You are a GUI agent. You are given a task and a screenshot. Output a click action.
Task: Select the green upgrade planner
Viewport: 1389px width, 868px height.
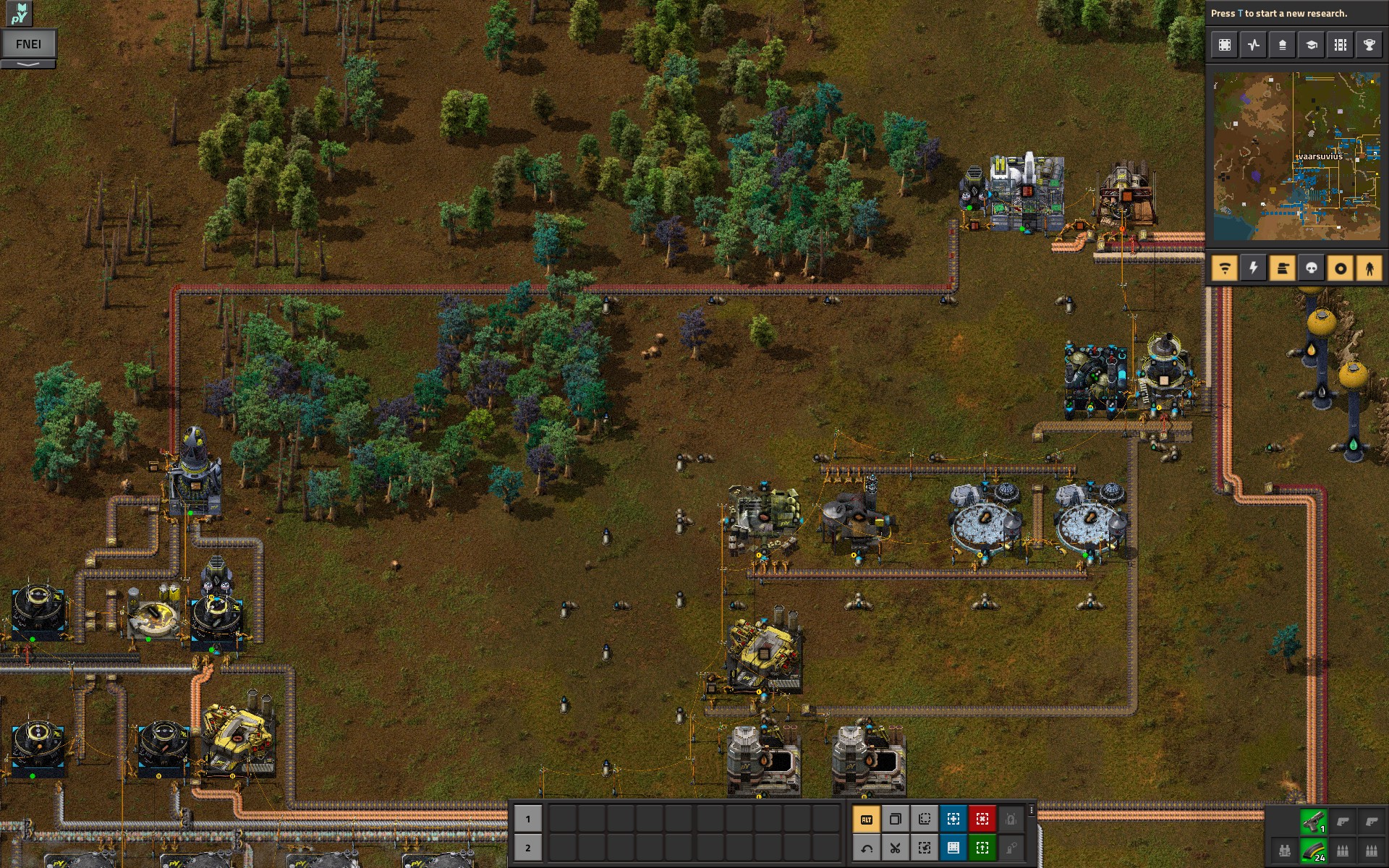(982, 848)
